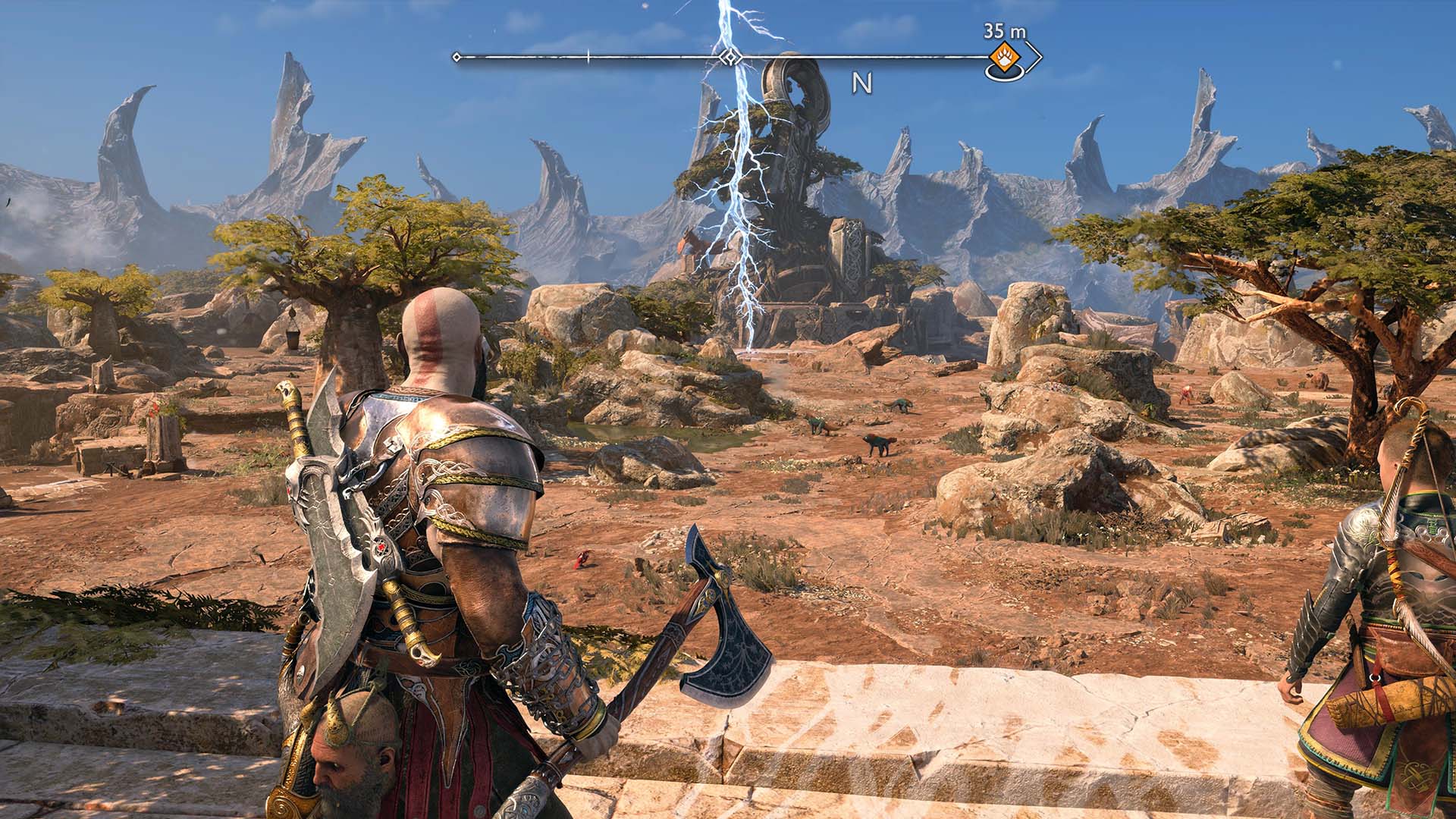This screenshot has height=819, width=1456.
Task: Click the small diamond at the compass left end
Action: click(x=456, y=57)
